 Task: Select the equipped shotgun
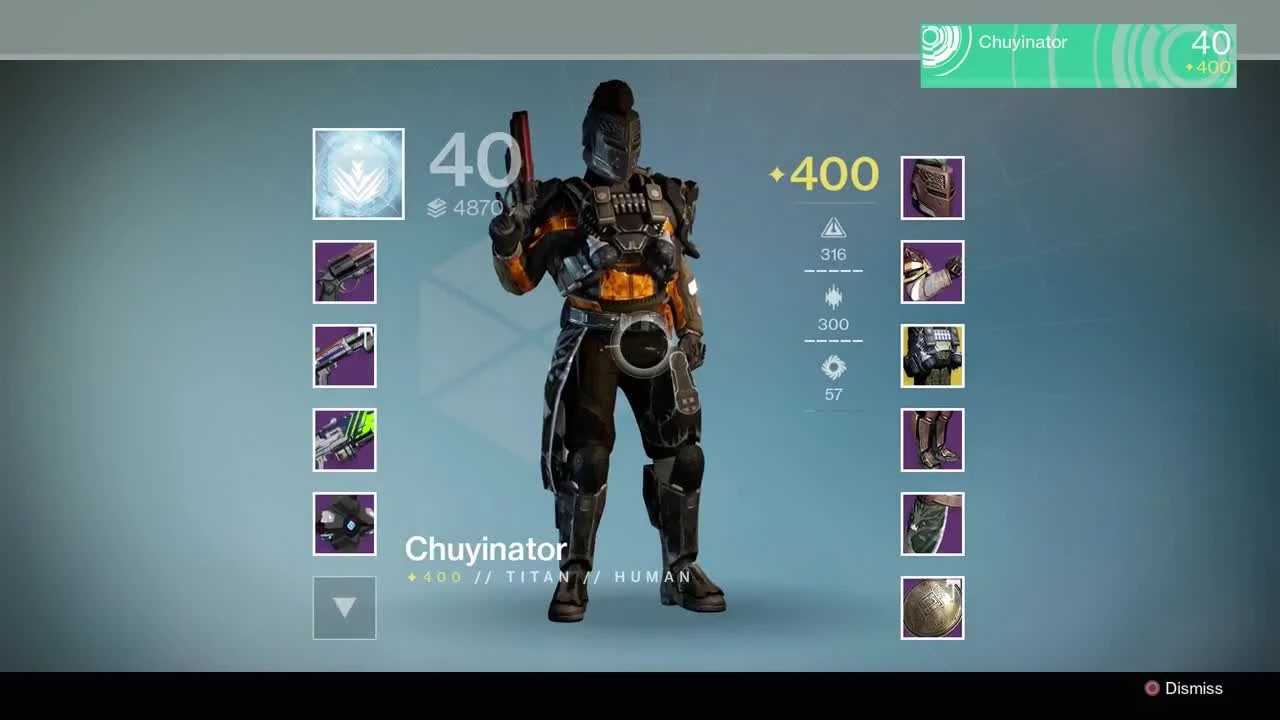click(x=344, y=356)
